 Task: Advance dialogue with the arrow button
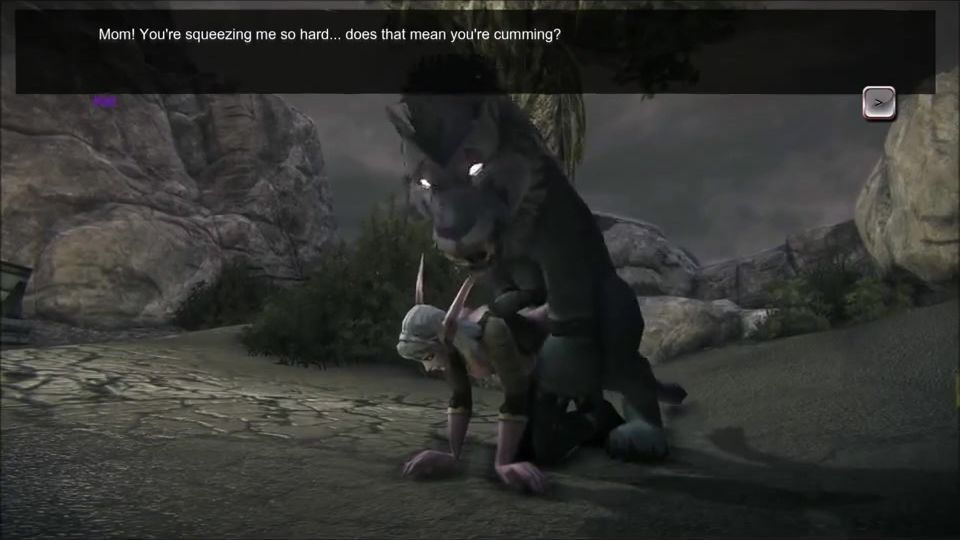tap(879, 102)
